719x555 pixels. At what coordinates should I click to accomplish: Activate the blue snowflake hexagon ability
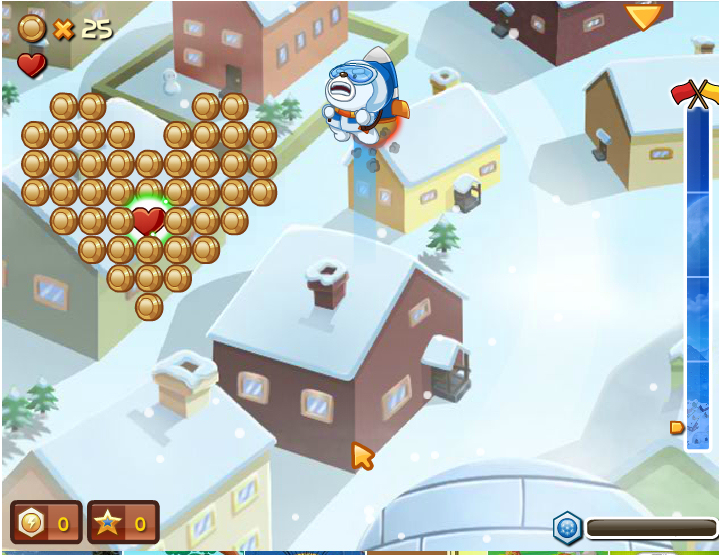pyautogui.click(x=567, y=528)
